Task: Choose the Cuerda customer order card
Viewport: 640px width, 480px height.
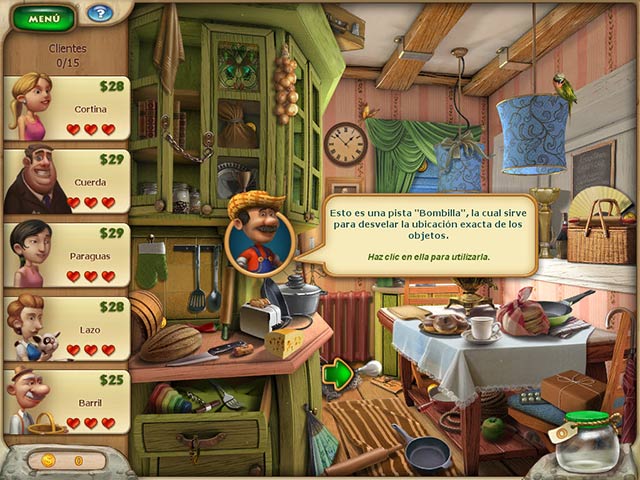Action: pyautogui.click(x=68, y=181)
